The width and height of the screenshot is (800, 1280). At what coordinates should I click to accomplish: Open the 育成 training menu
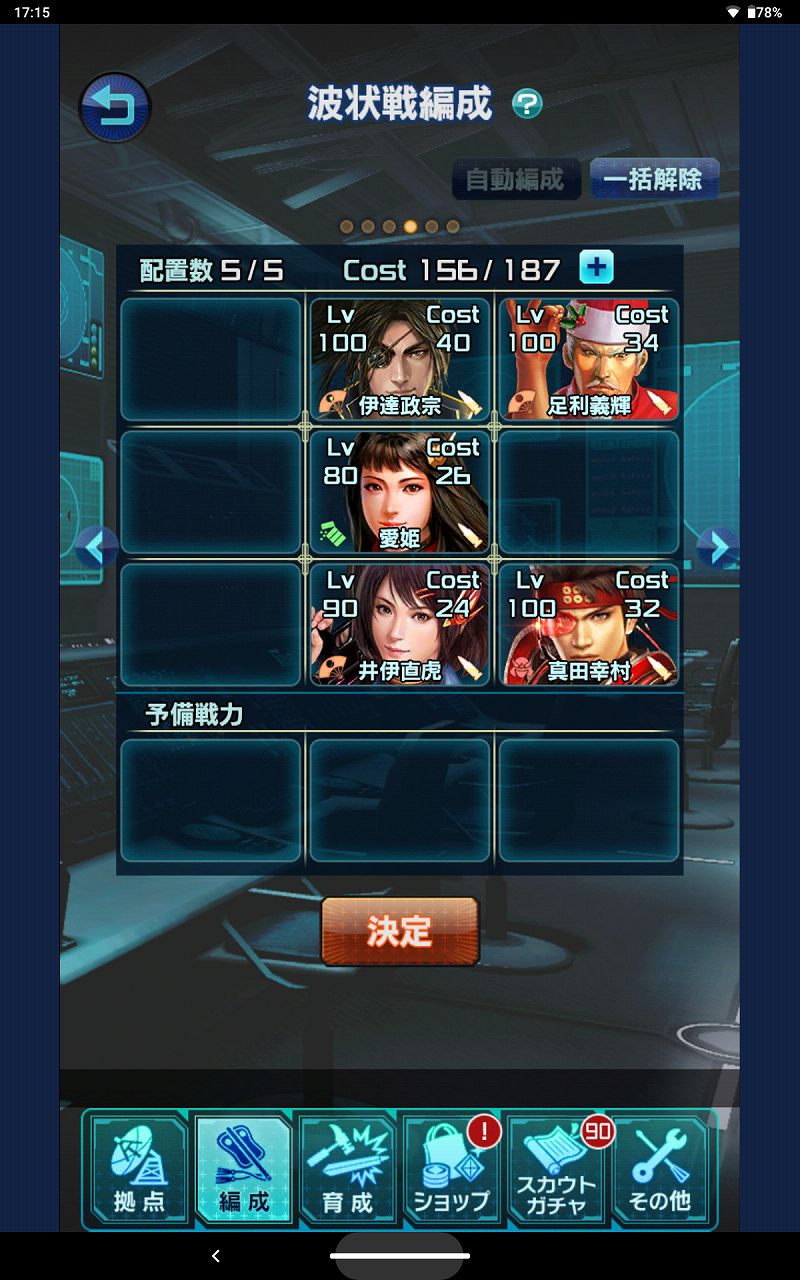click(348, 1170)
